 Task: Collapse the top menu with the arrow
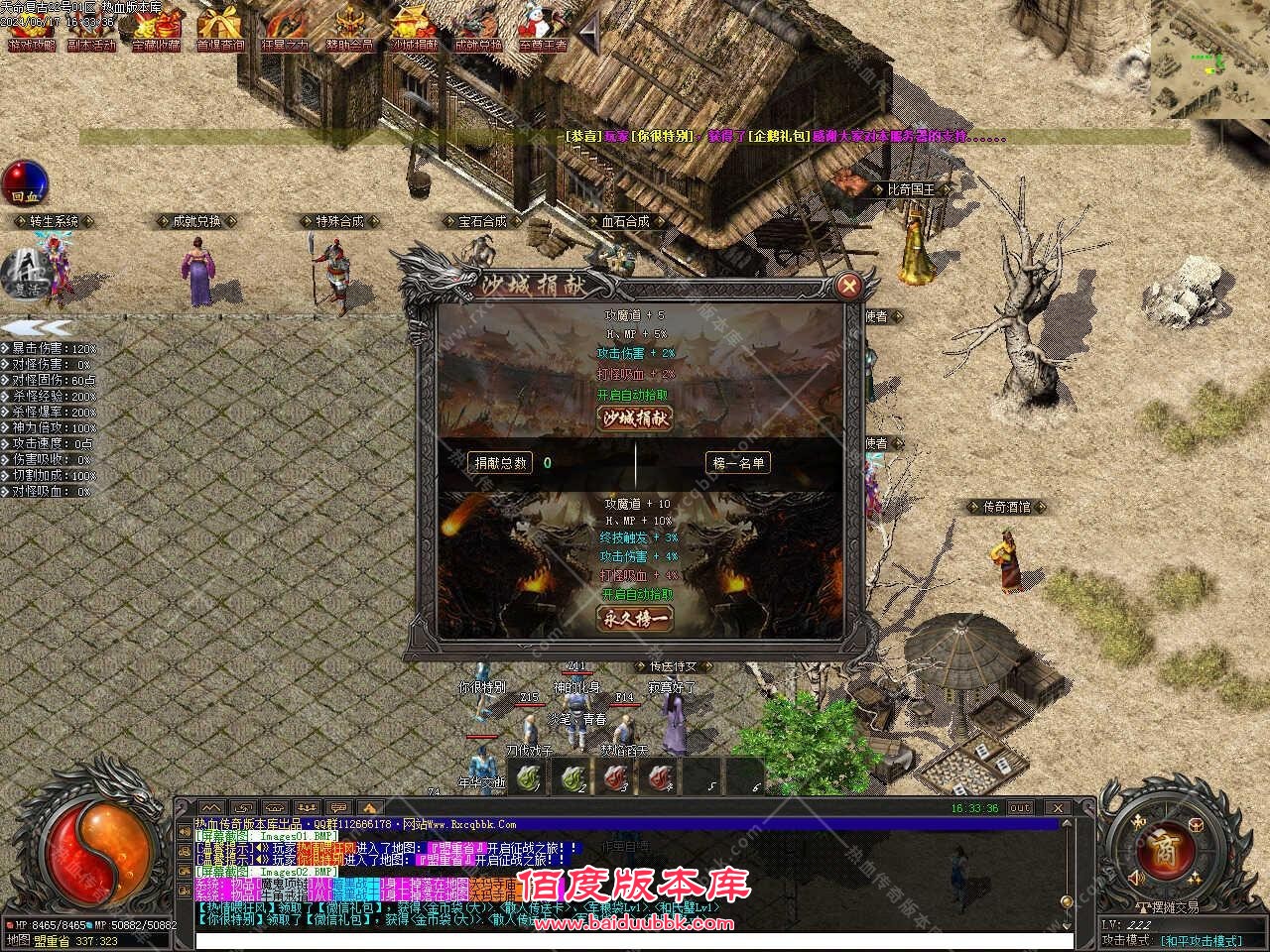(590, 35)
